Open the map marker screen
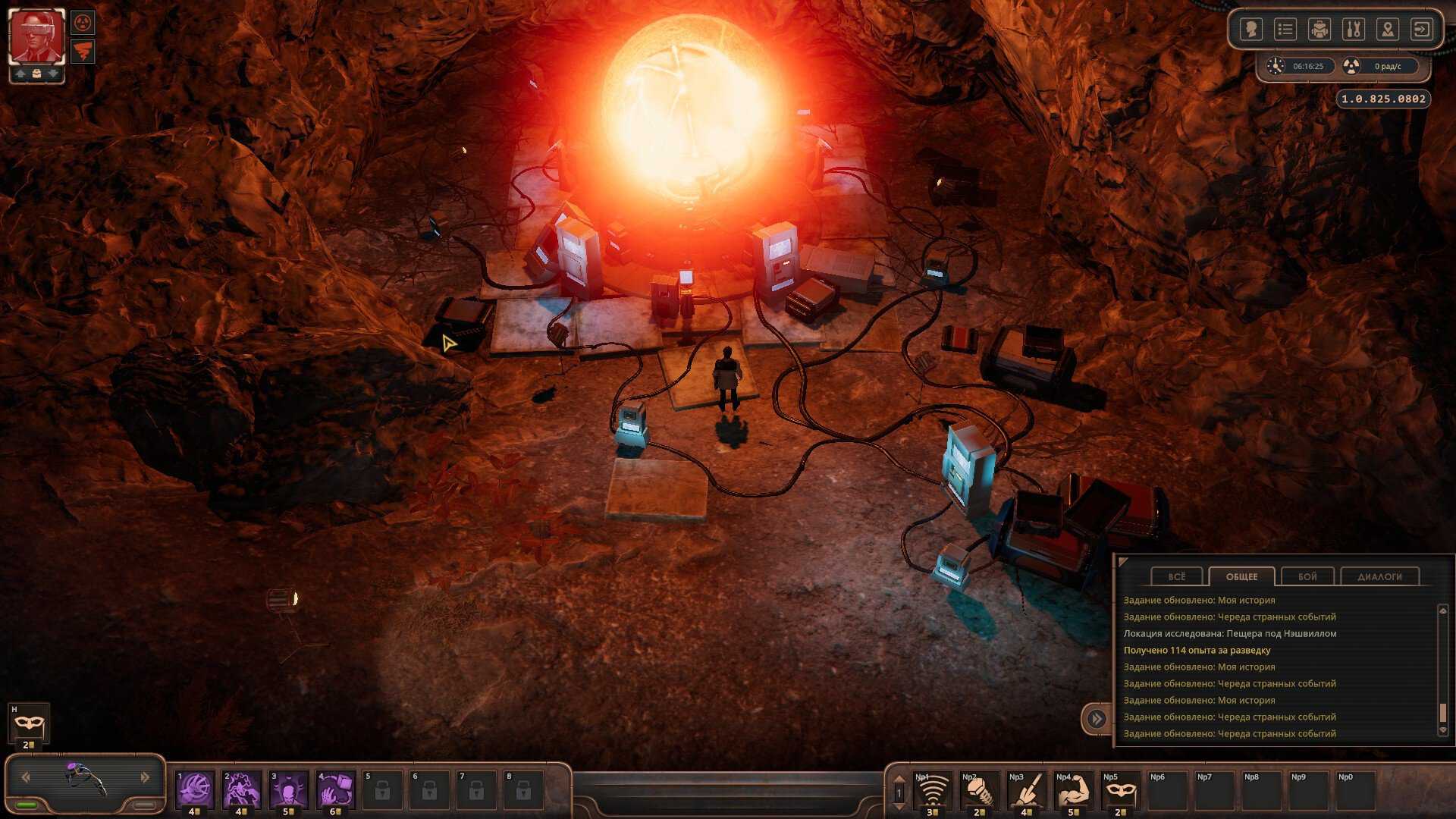The width and height of the screenshot is (1456, 819). tap(1387, 30)
